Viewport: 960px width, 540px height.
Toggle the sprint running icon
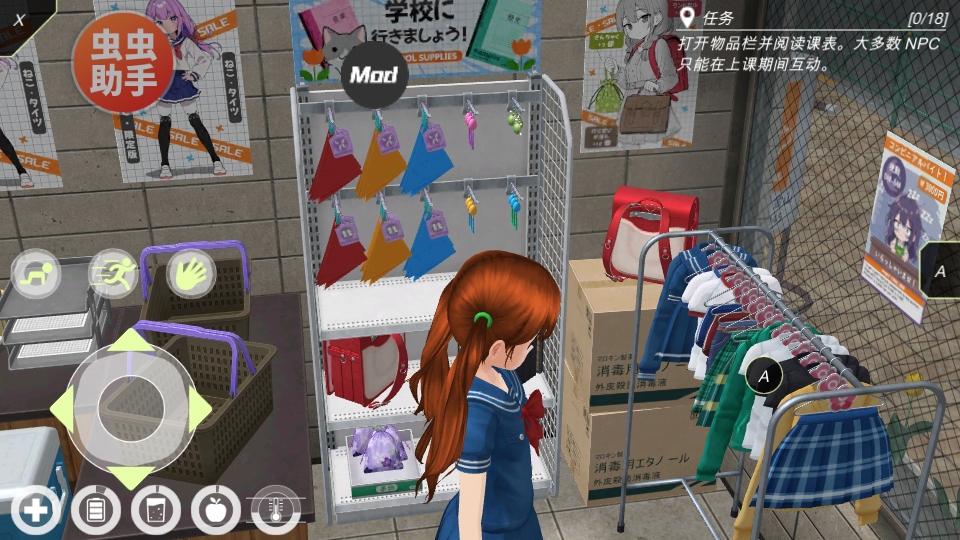pyautogui.click(x=112, y=273)
